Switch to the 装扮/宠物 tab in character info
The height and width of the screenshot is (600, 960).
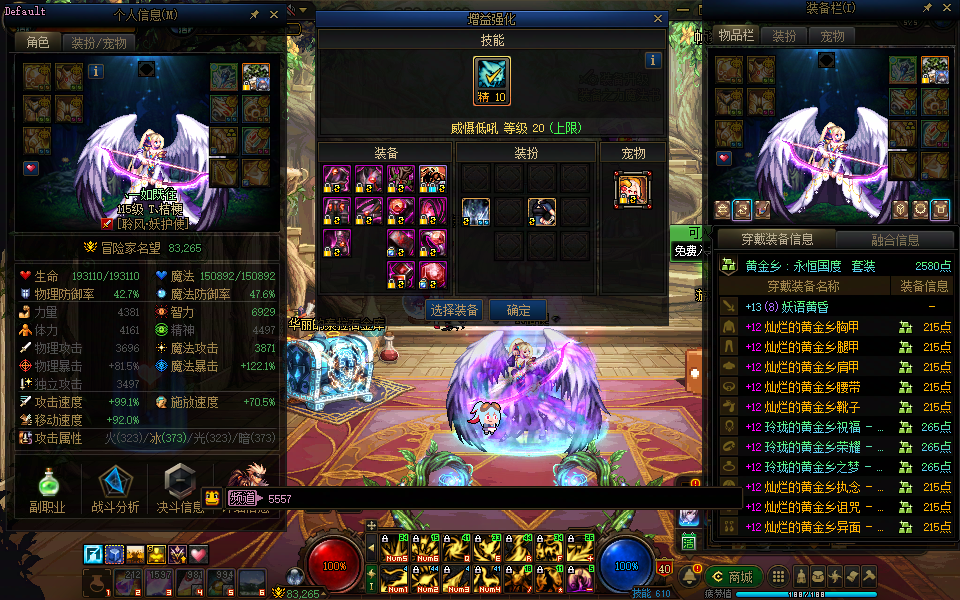[99, 43]
